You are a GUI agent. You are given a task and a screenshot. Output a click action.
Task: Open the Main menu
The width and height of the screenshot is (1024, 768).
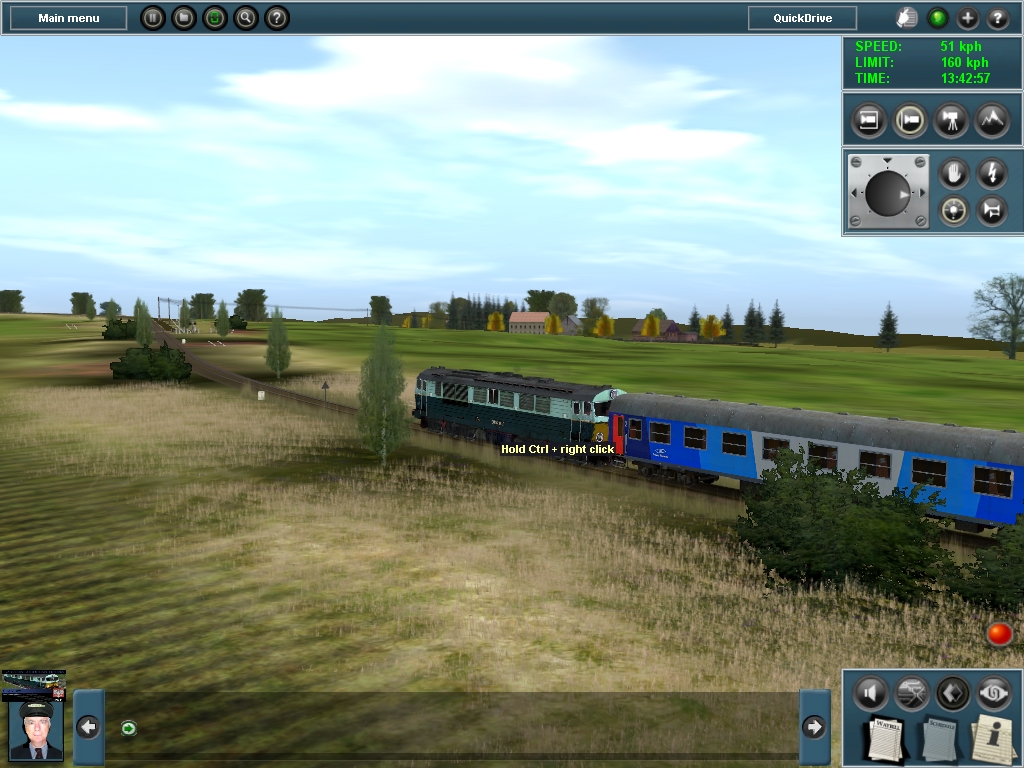pyautogui.click(x=68, y=18)
